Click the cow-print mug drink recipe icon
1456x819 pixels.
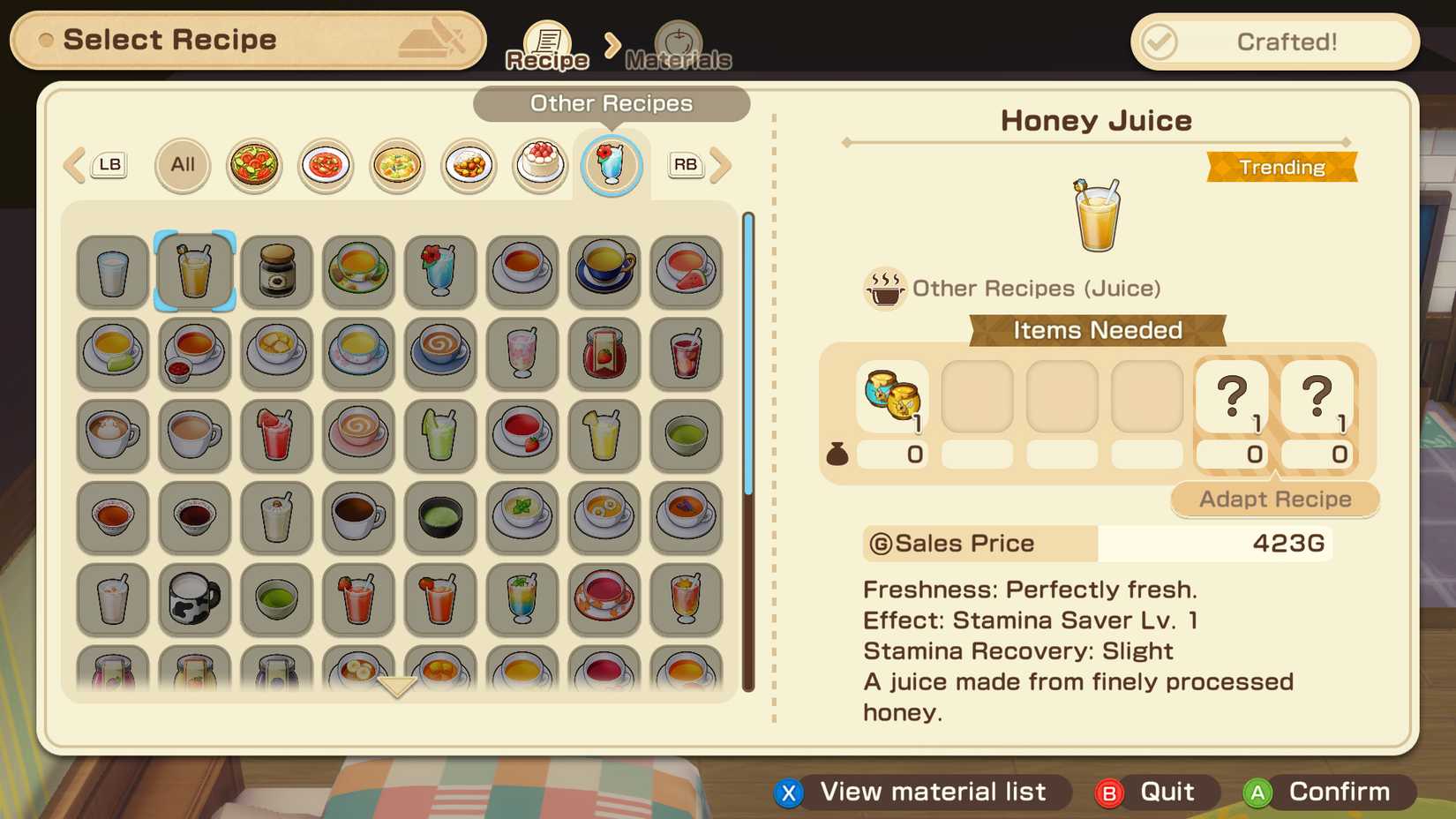194,601
